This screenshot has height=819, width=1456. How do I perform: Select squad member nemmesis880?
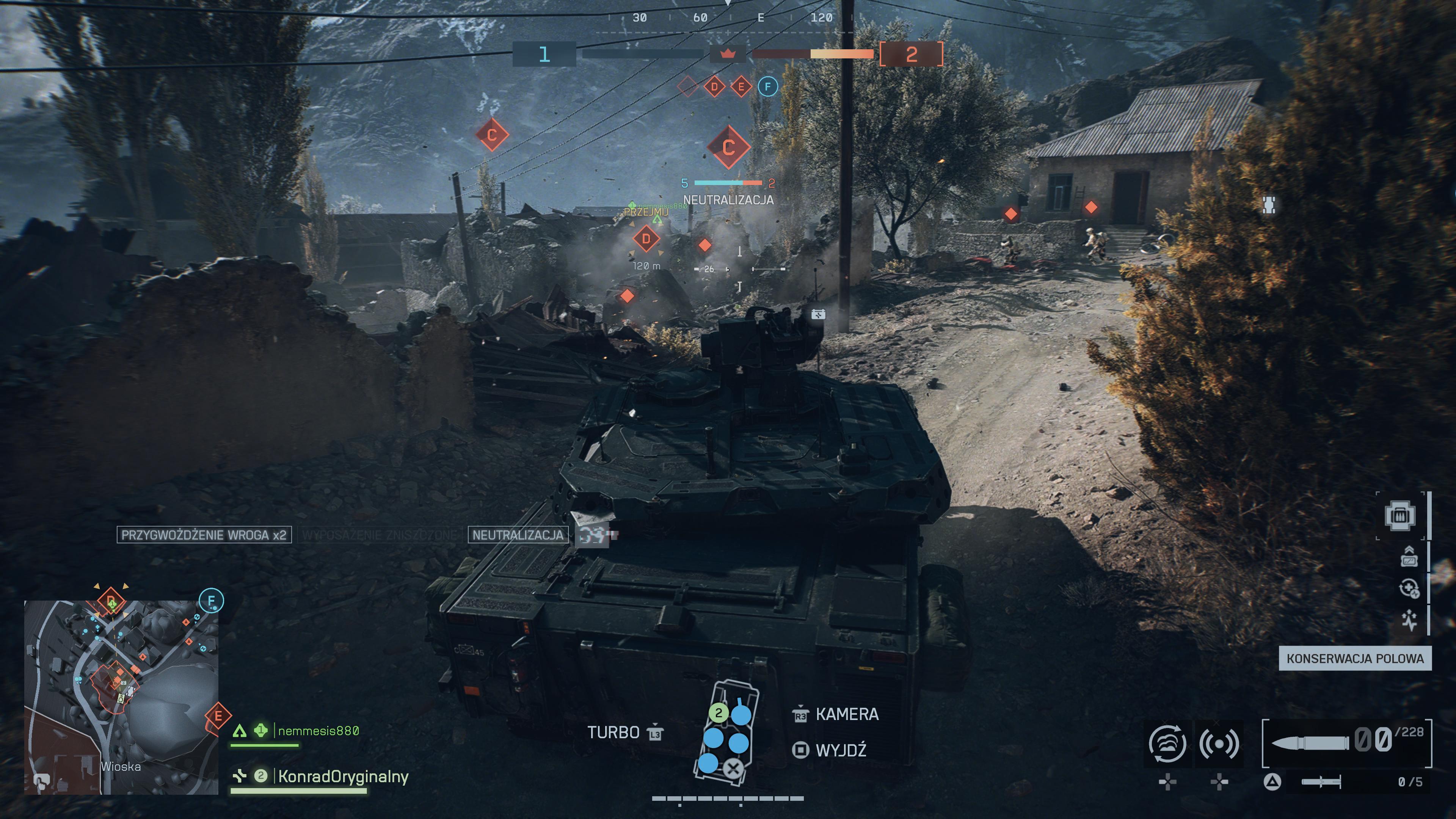pyautogui.click(x=318, y=731)
